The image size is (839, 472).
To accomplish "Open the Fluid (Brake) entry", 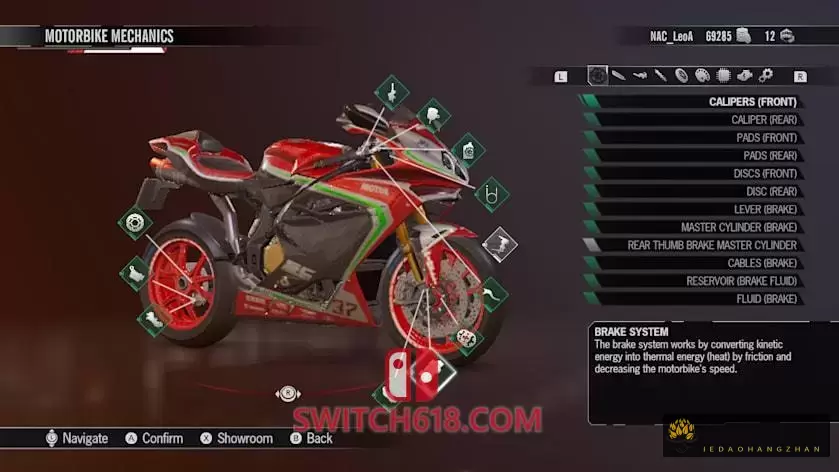I will pos(767,299).
